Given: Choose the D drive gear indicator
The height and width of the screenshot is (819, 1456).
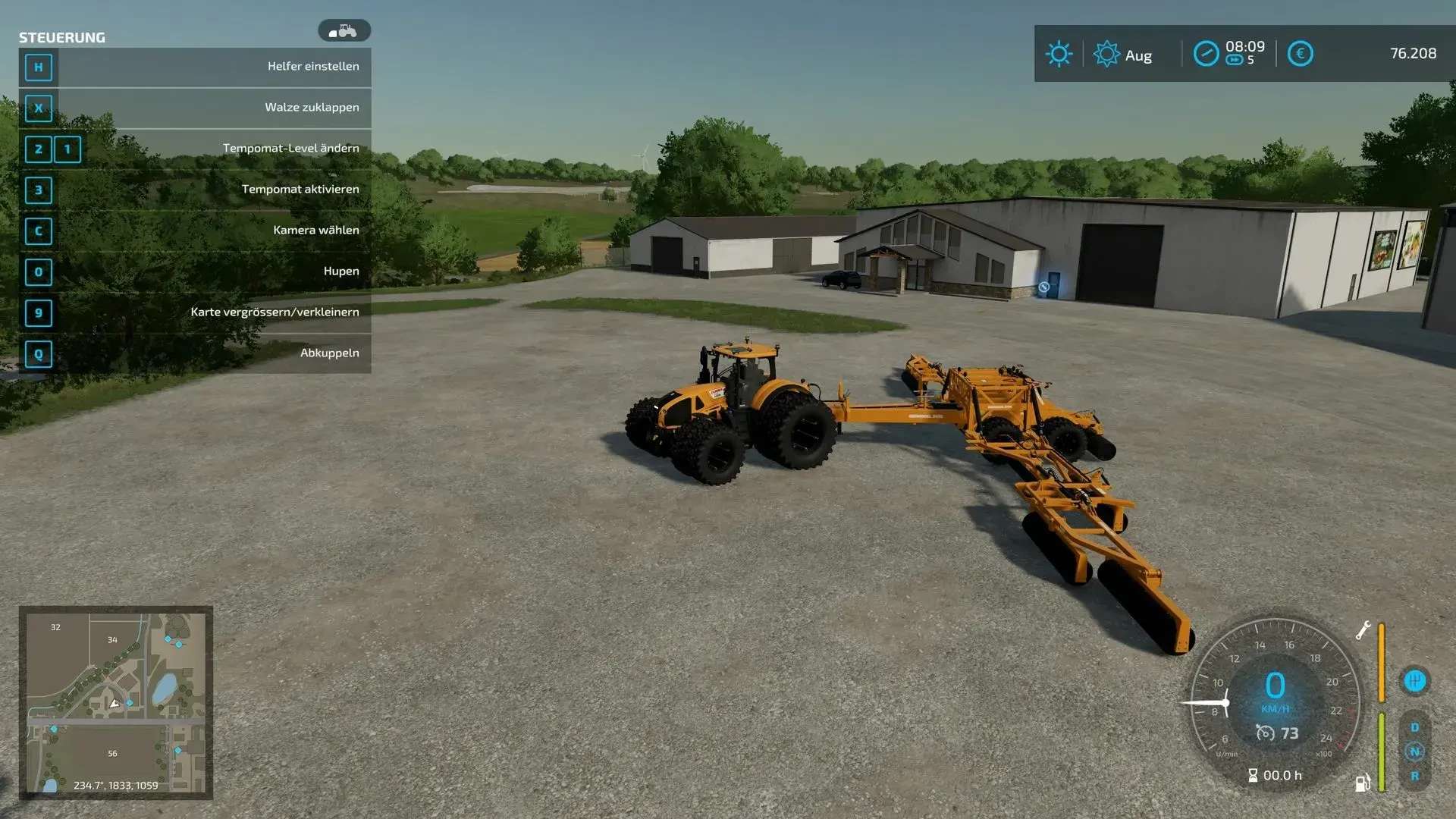Looking at the screenshot, I should 1414,727.
